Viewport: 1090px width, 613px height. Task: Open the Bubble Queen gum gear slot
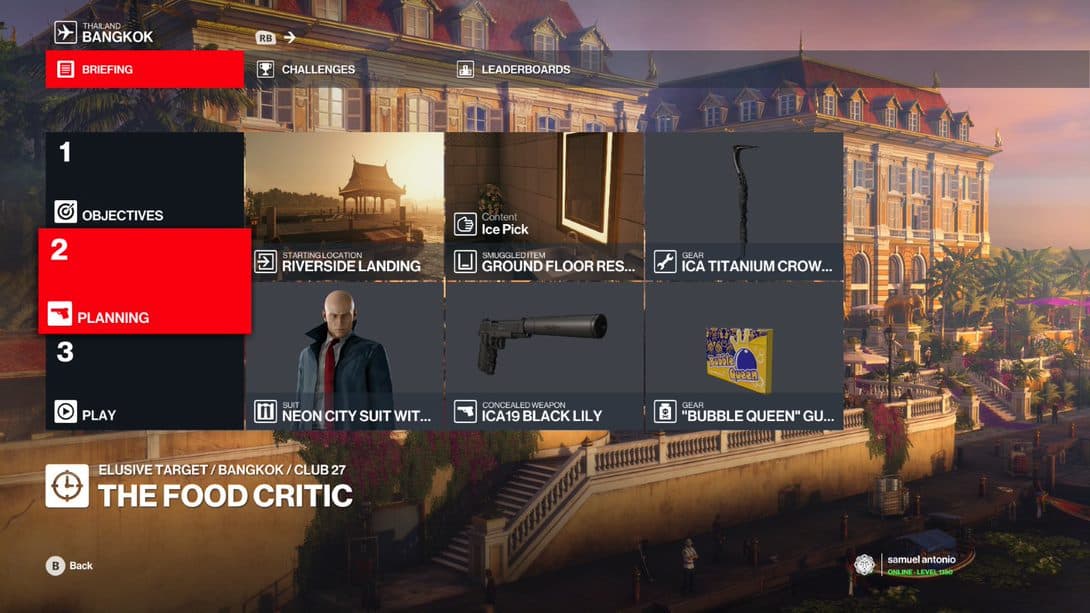(x=744, y=356)
